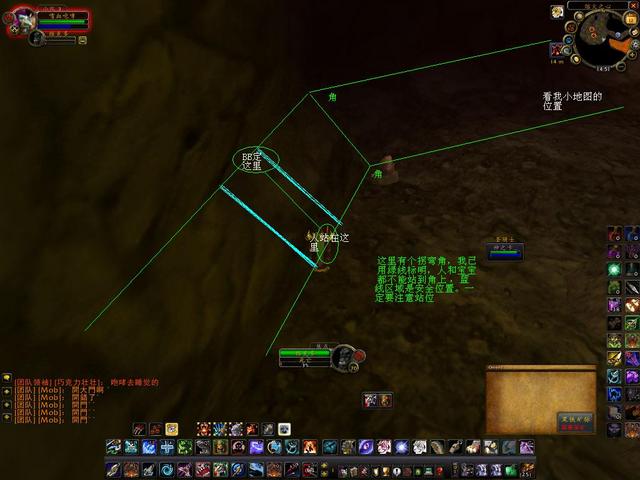Image resolution: width=640 pixels, height=480 pixels.
Task: Zoom out the minimap with minus button
Action: 621,64
